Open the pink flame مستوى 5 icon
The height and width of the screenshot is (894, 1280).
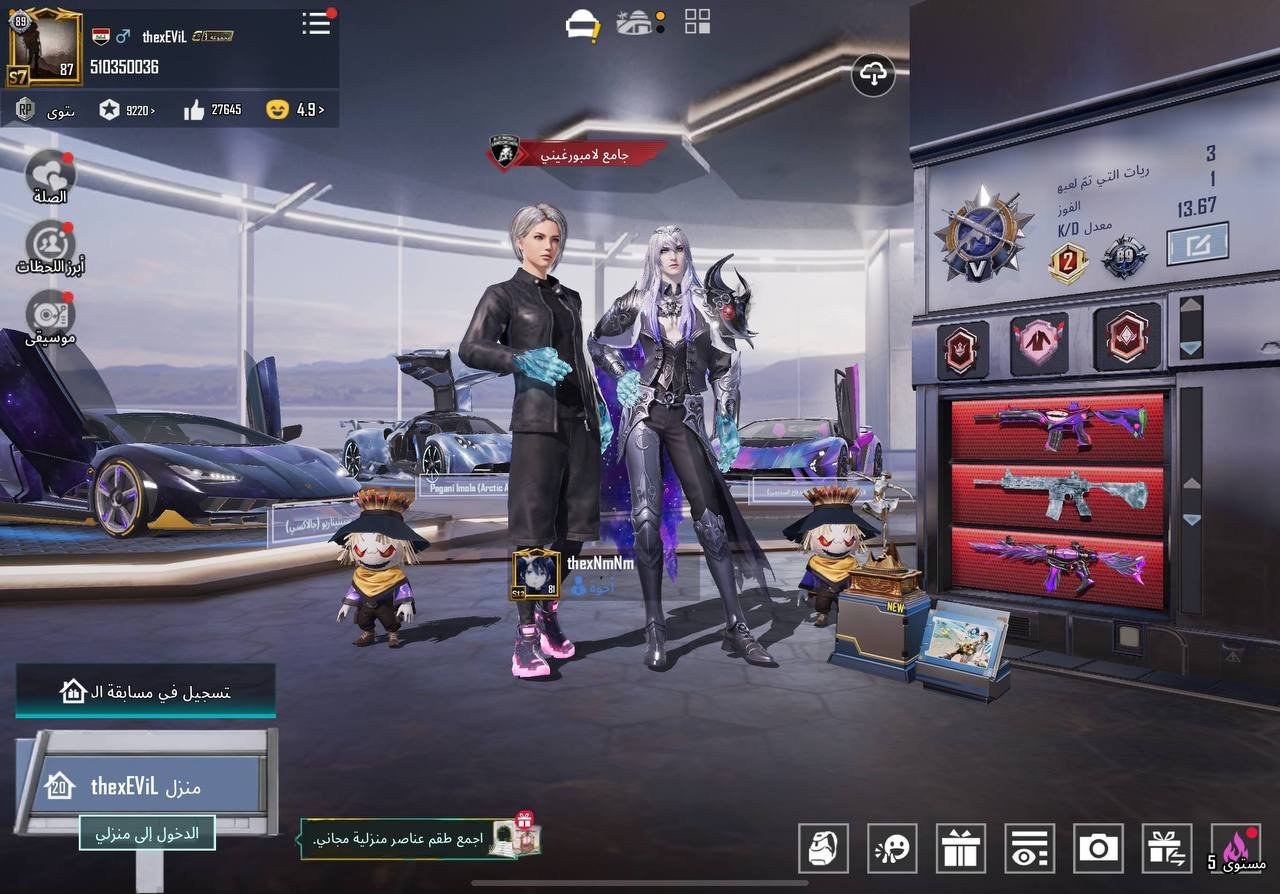pos(1236,848)
